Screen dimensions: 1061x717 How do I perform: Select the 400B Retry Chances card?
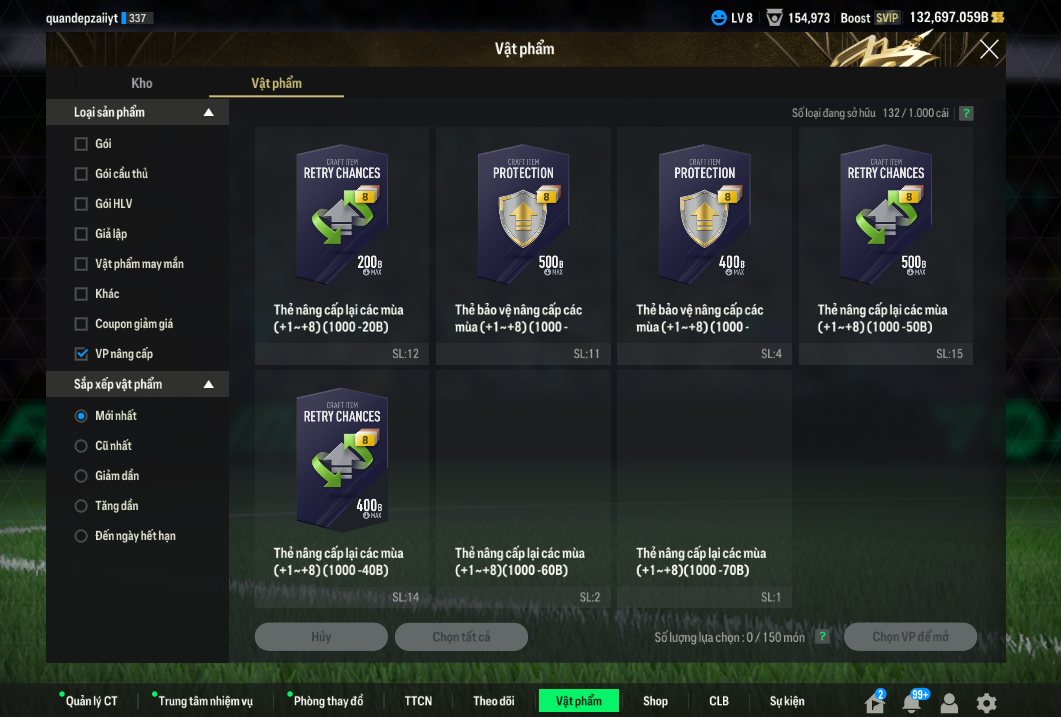[342, 458]
